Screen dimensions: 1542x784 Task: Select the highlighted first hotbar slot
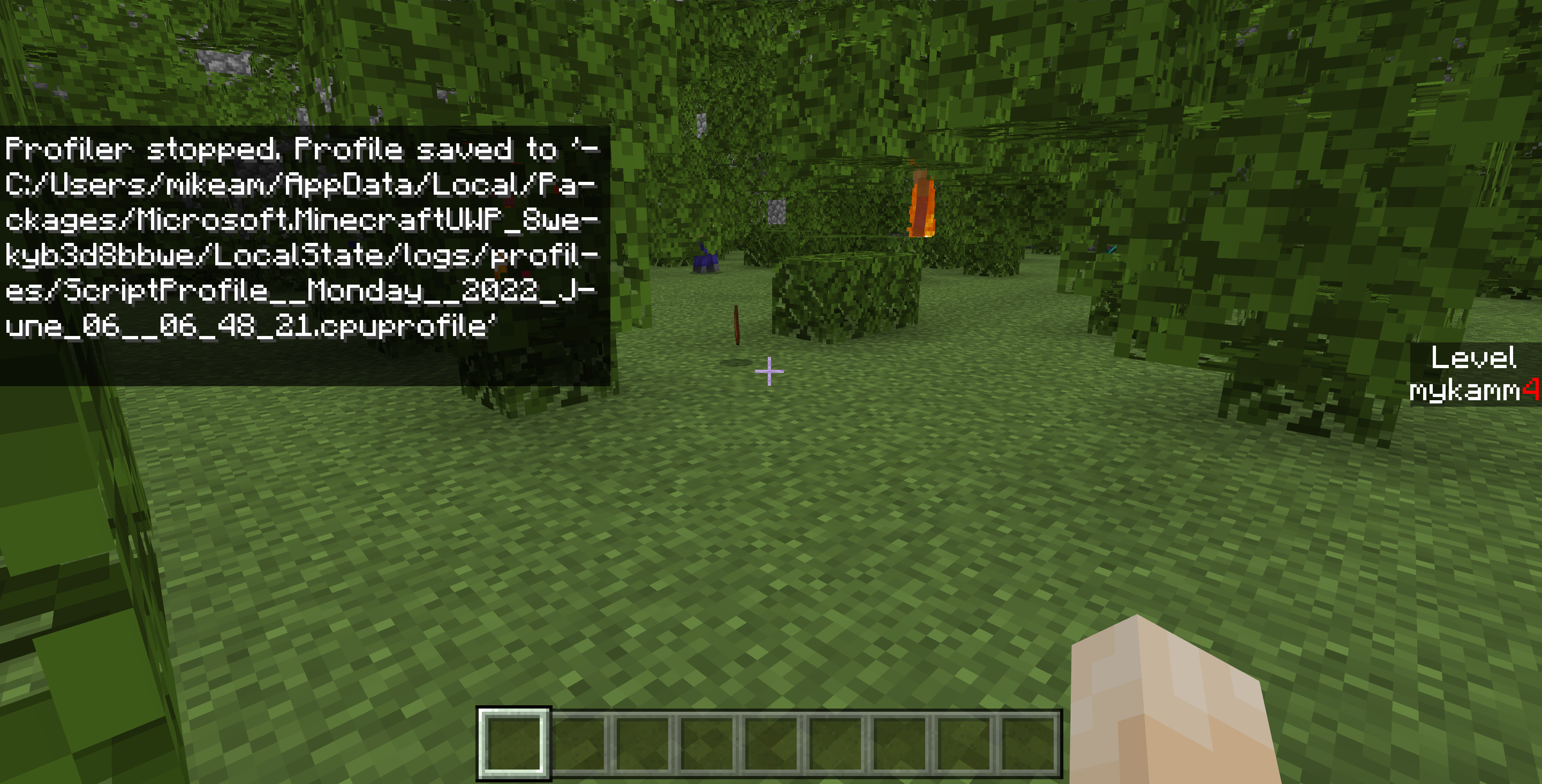(514, 743)
